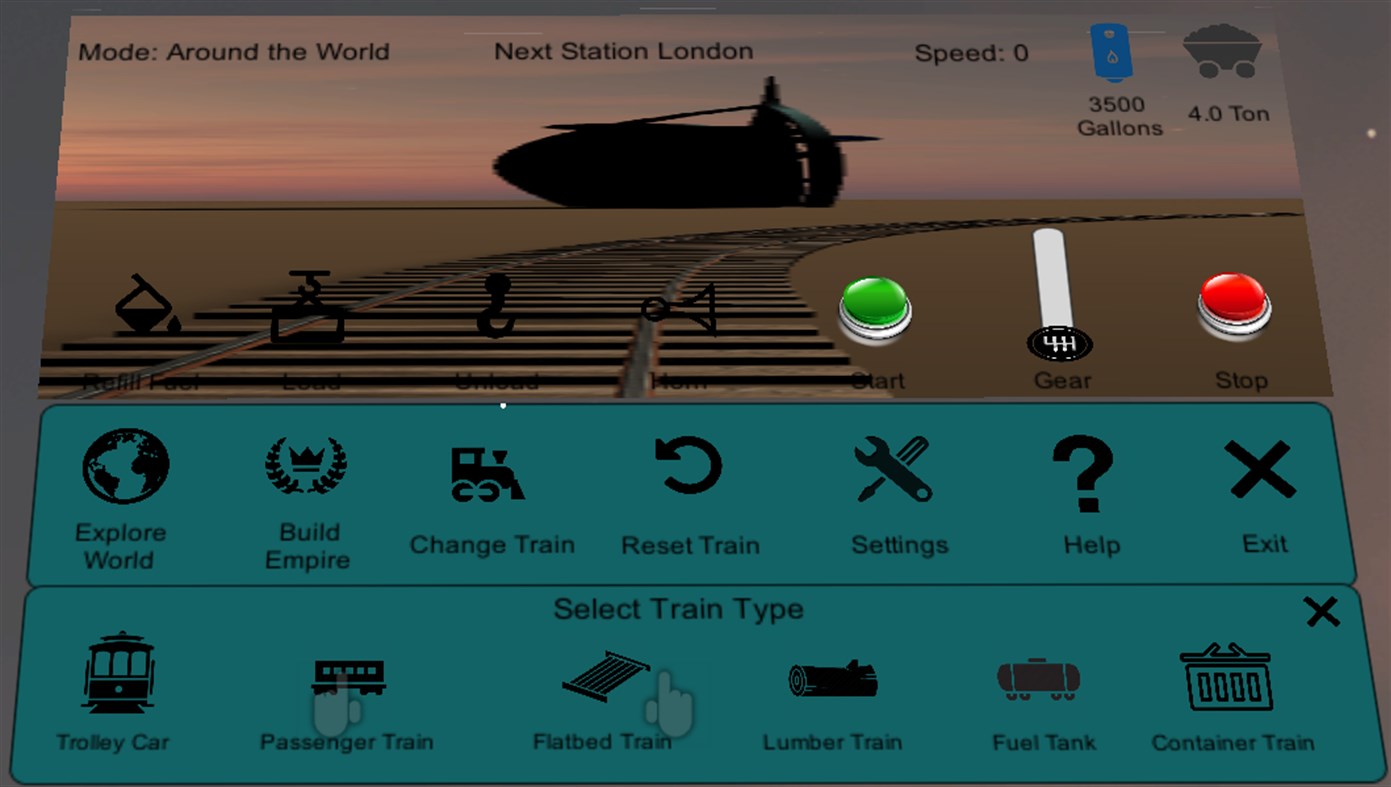The image size is (1391, 787).
Task: Choose the Fuel Tank train type
Action: coord(1038,678)
